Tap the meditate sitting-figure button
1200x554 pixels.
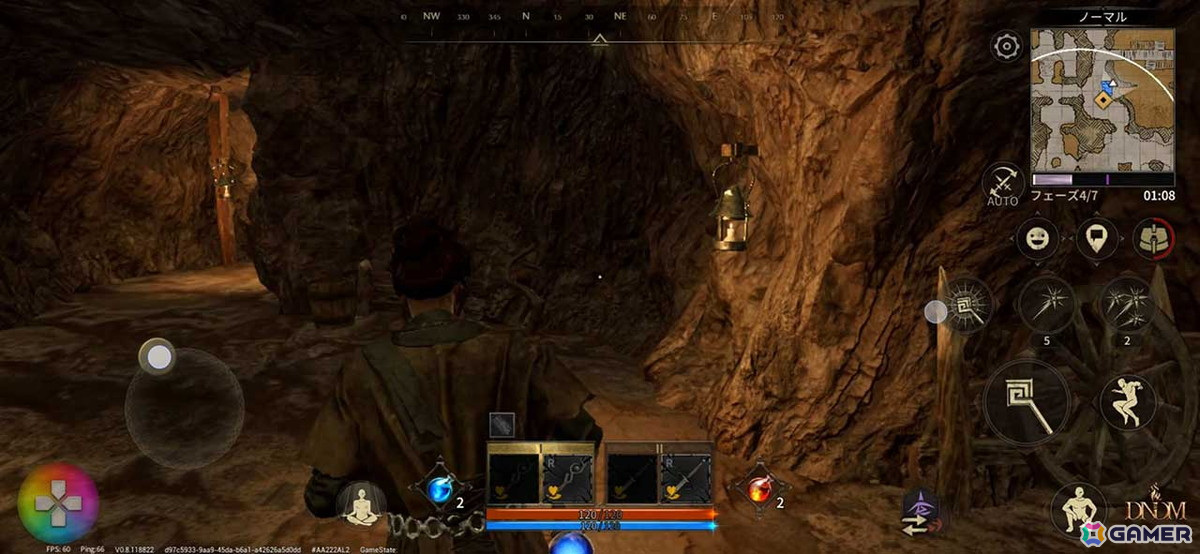(360, 505)
